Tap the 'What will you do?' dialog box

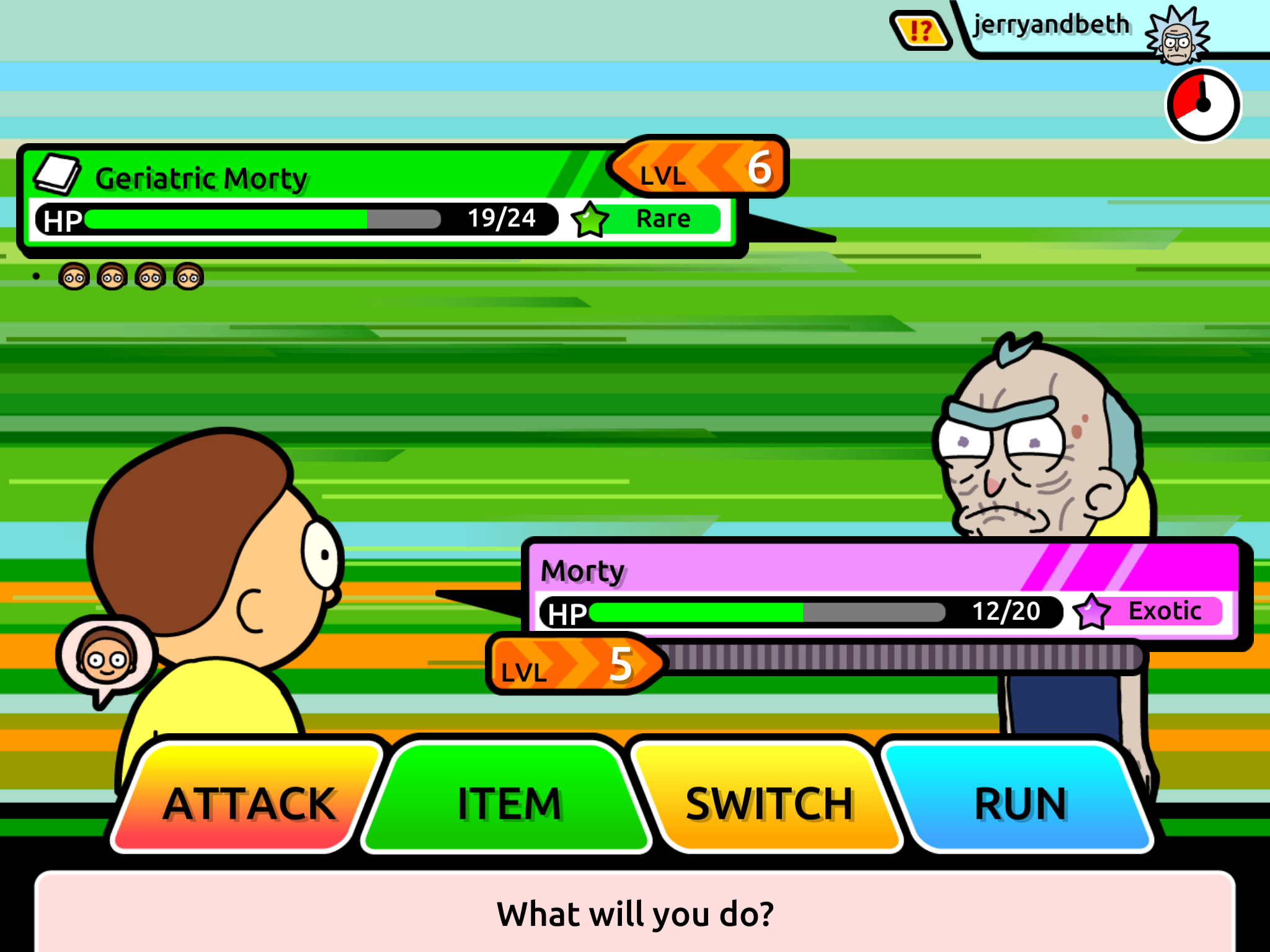click(x=635, y=911)
